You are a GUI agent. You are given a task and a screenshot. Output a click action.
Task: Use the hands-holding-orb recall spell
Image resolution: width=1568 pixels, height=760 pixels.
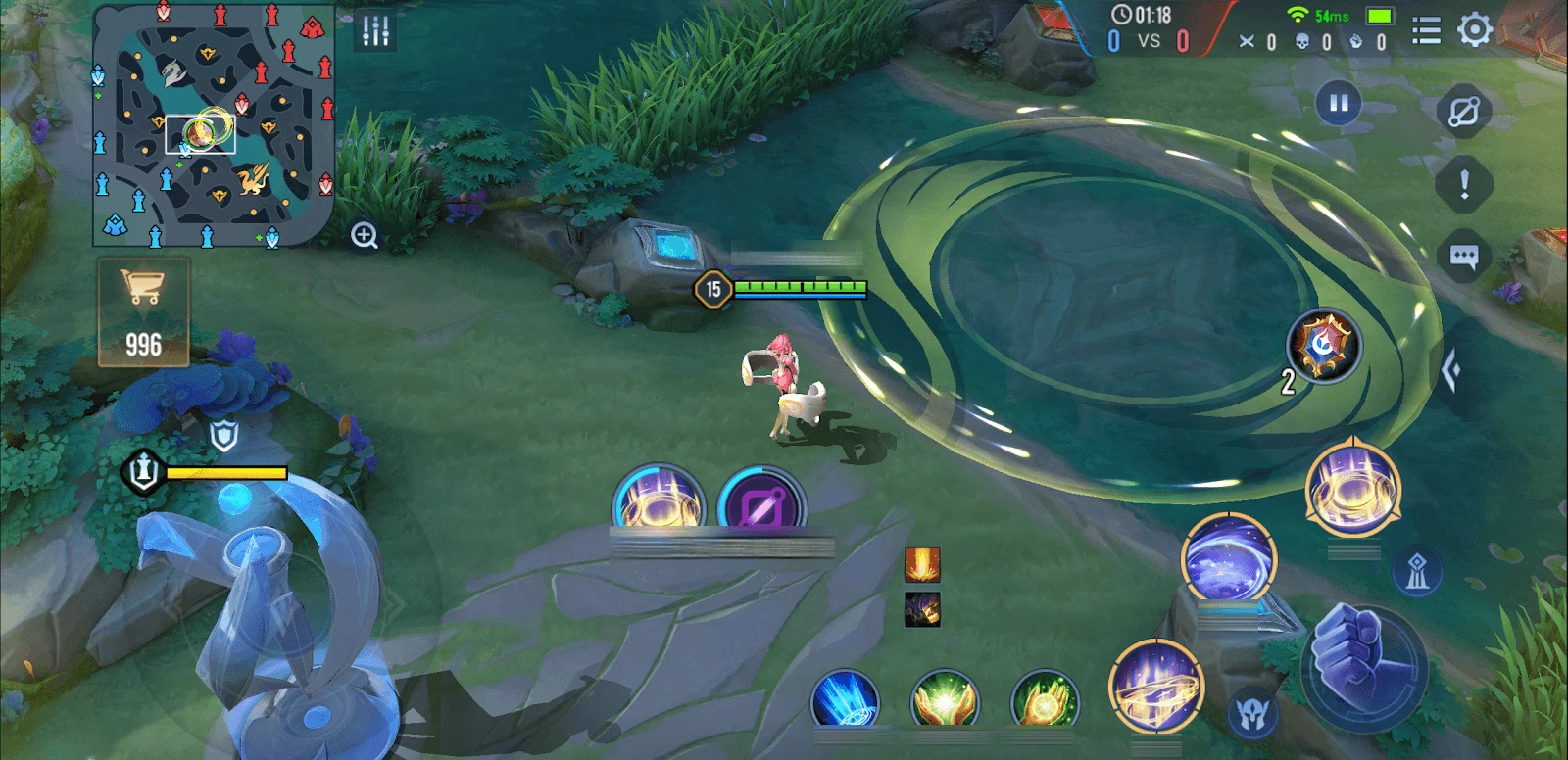click(x=1045, y=699)
